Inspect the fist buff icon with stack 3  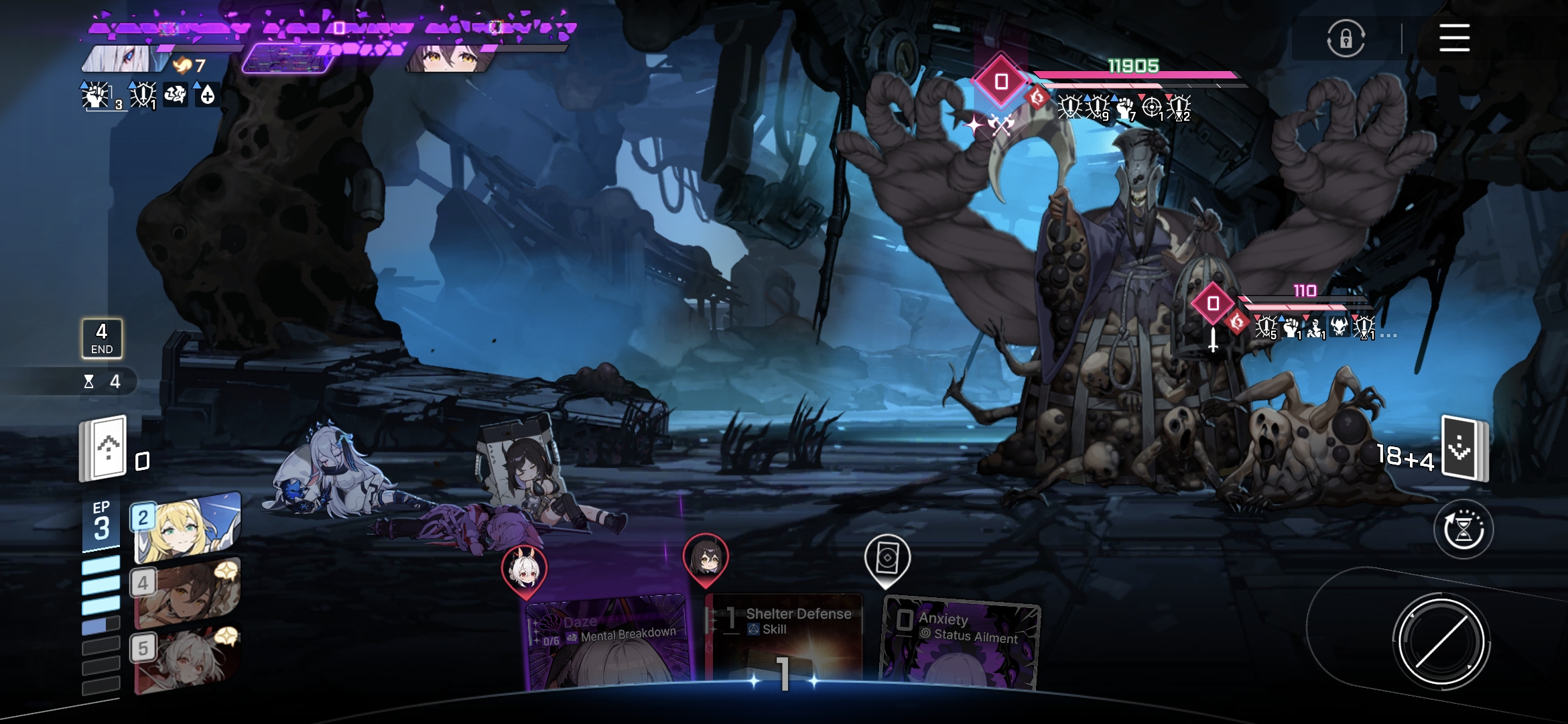point(97,96)
